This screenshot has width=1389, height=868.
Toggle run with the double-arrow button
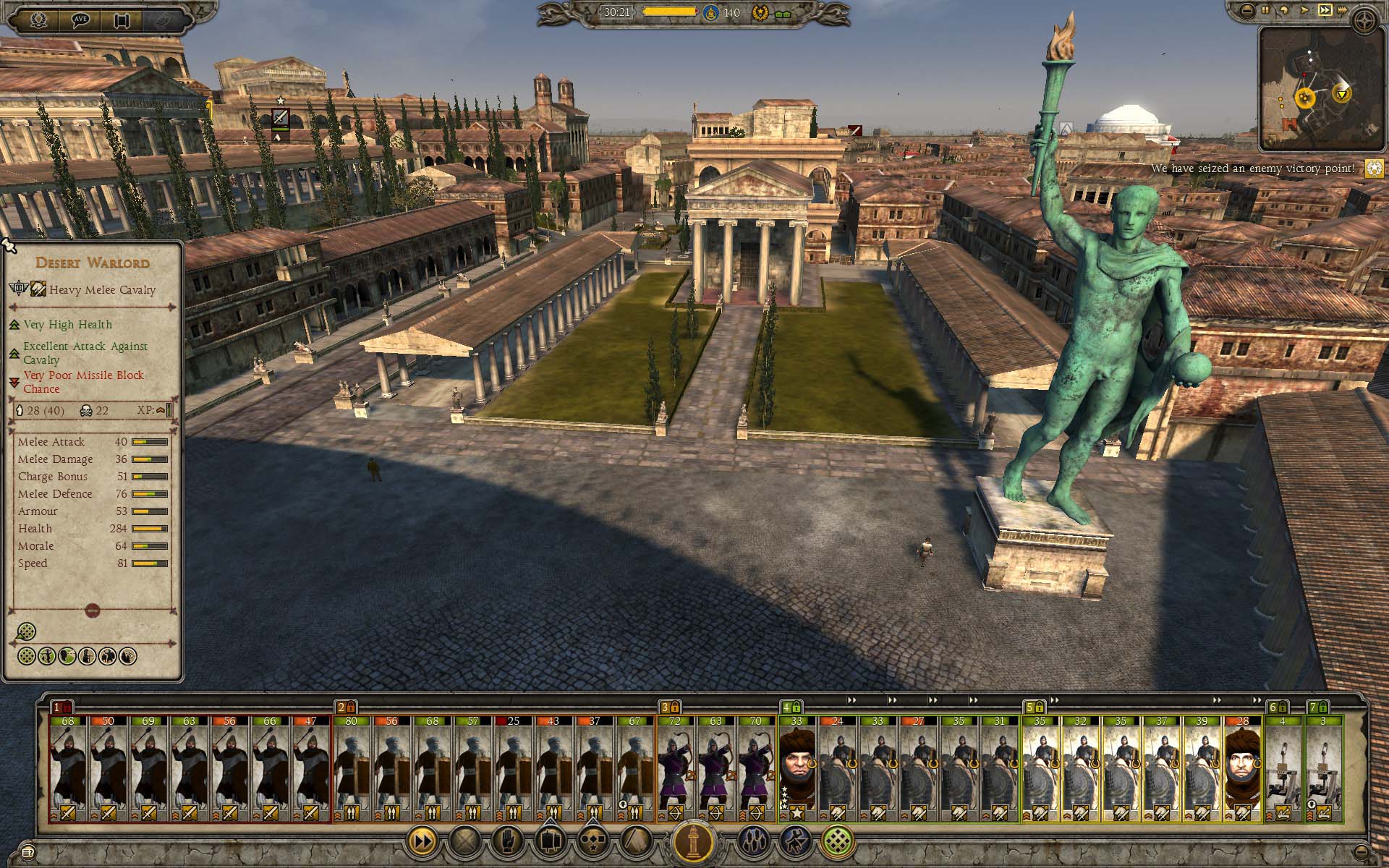pos(422,841)
